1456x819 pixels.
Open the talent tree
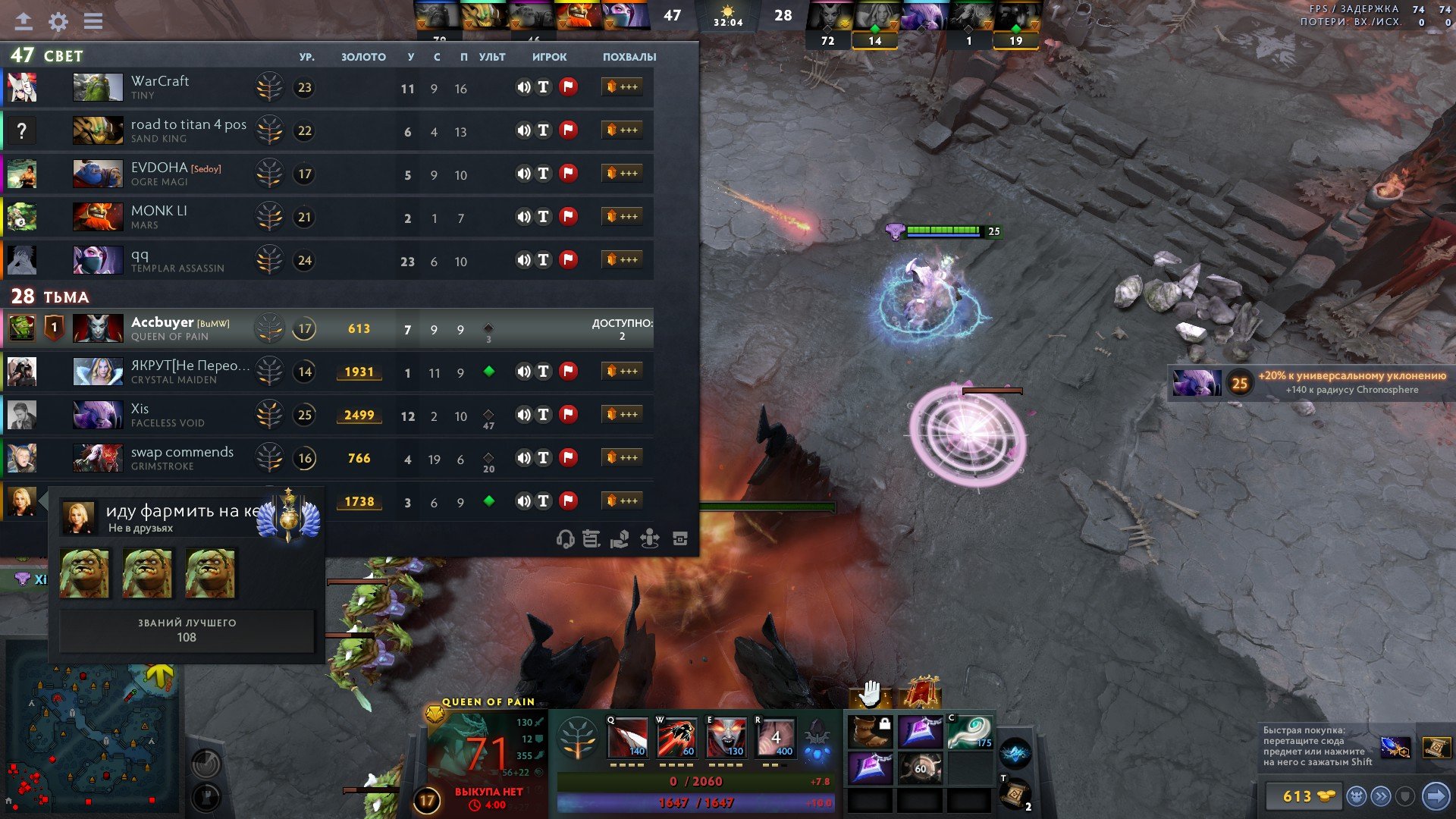[x=578, y=738]
